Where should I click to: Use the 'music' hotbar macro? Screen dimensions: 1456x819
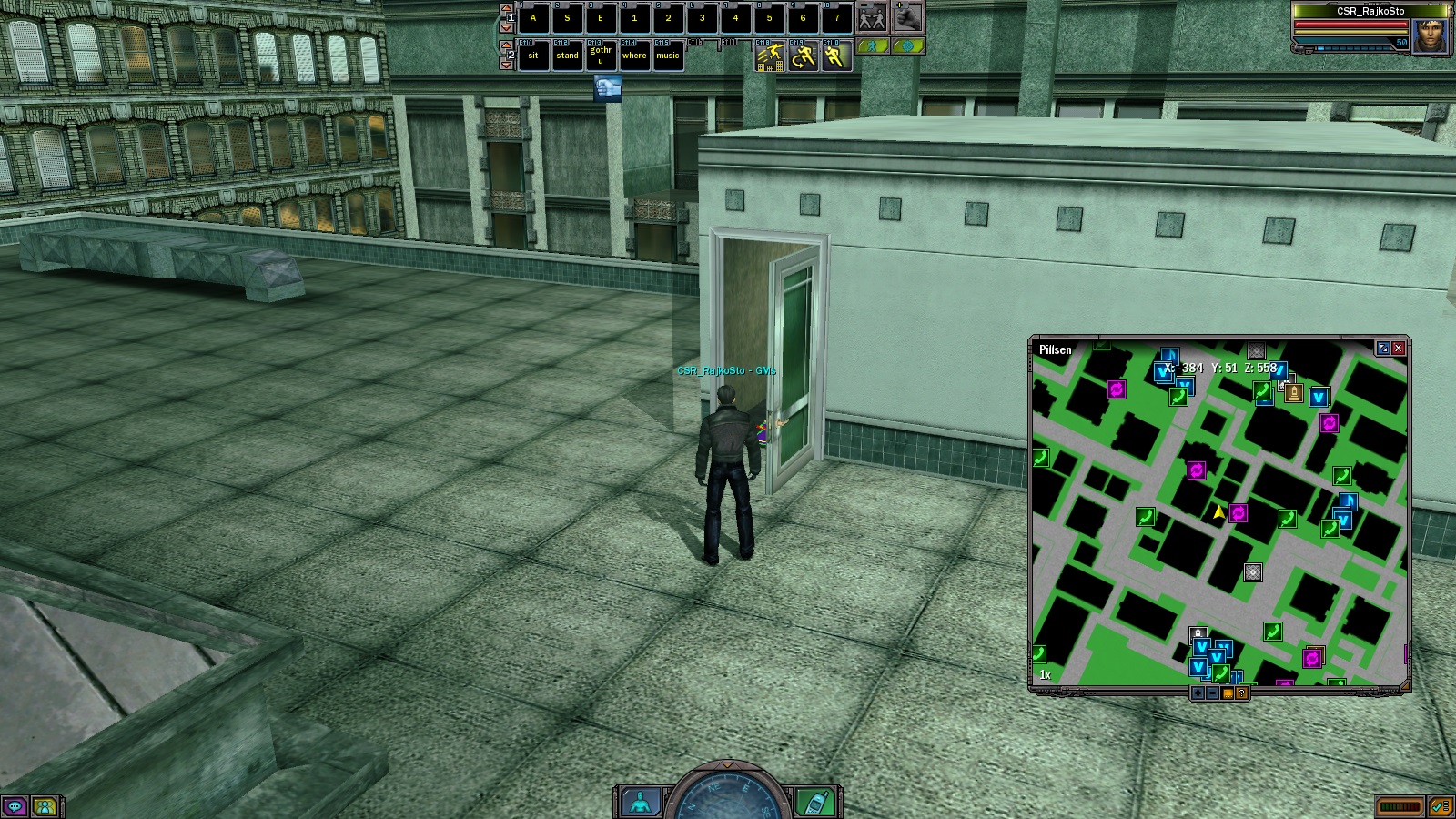pos(668,56)
